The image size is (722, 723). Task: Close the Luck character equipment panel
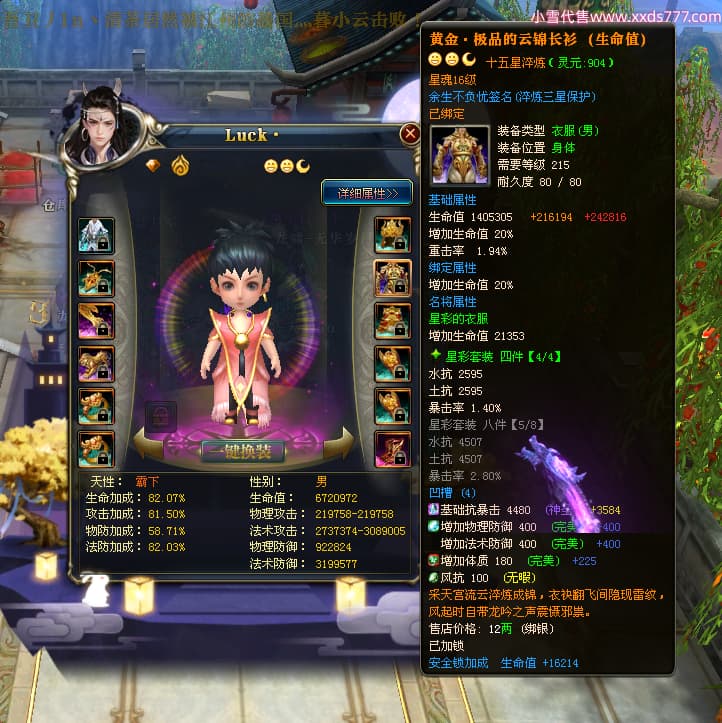(x=409, y=134)
